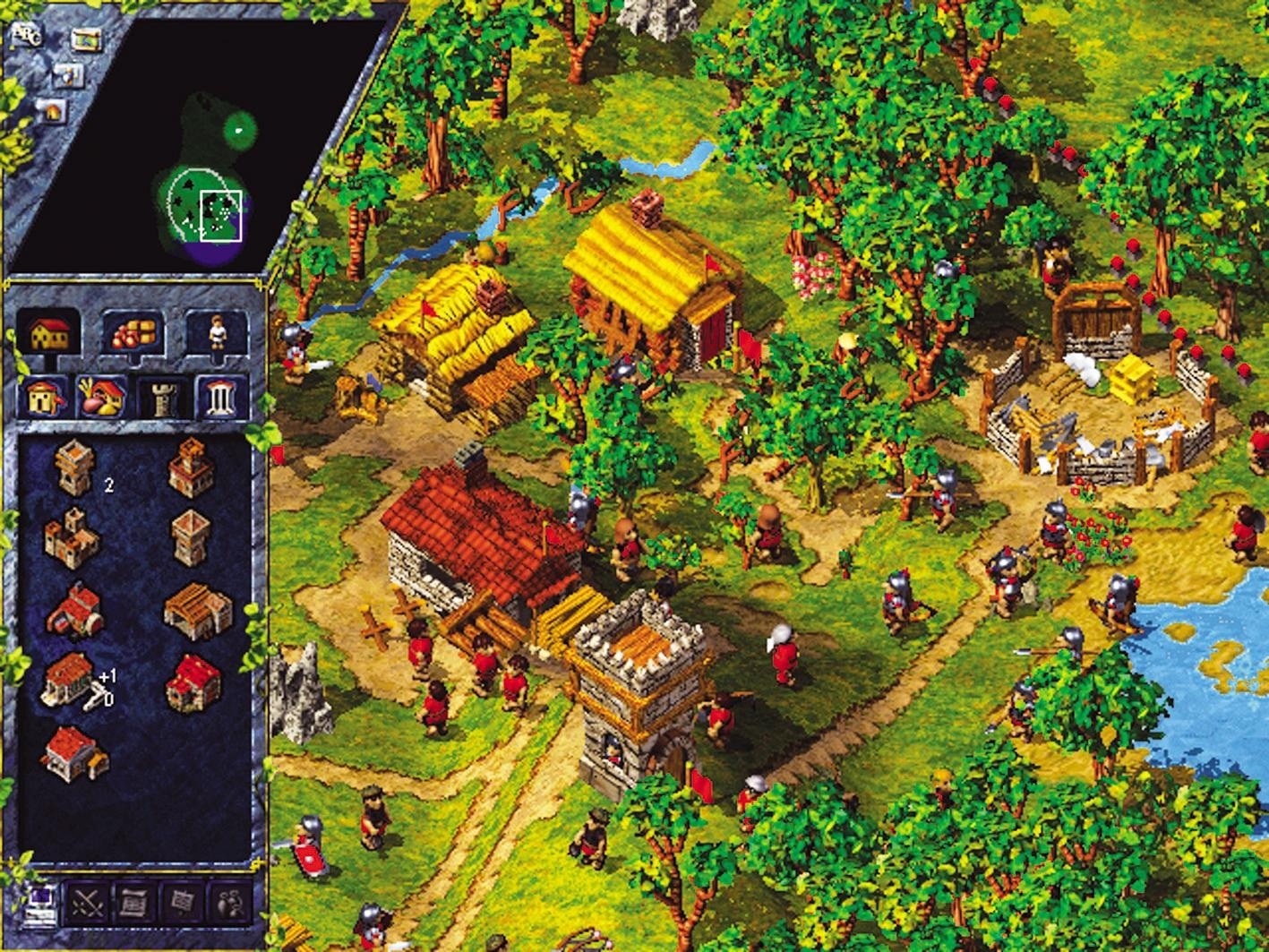
Task: Activate the buildings house tab
Action: [x=48, y=334]
